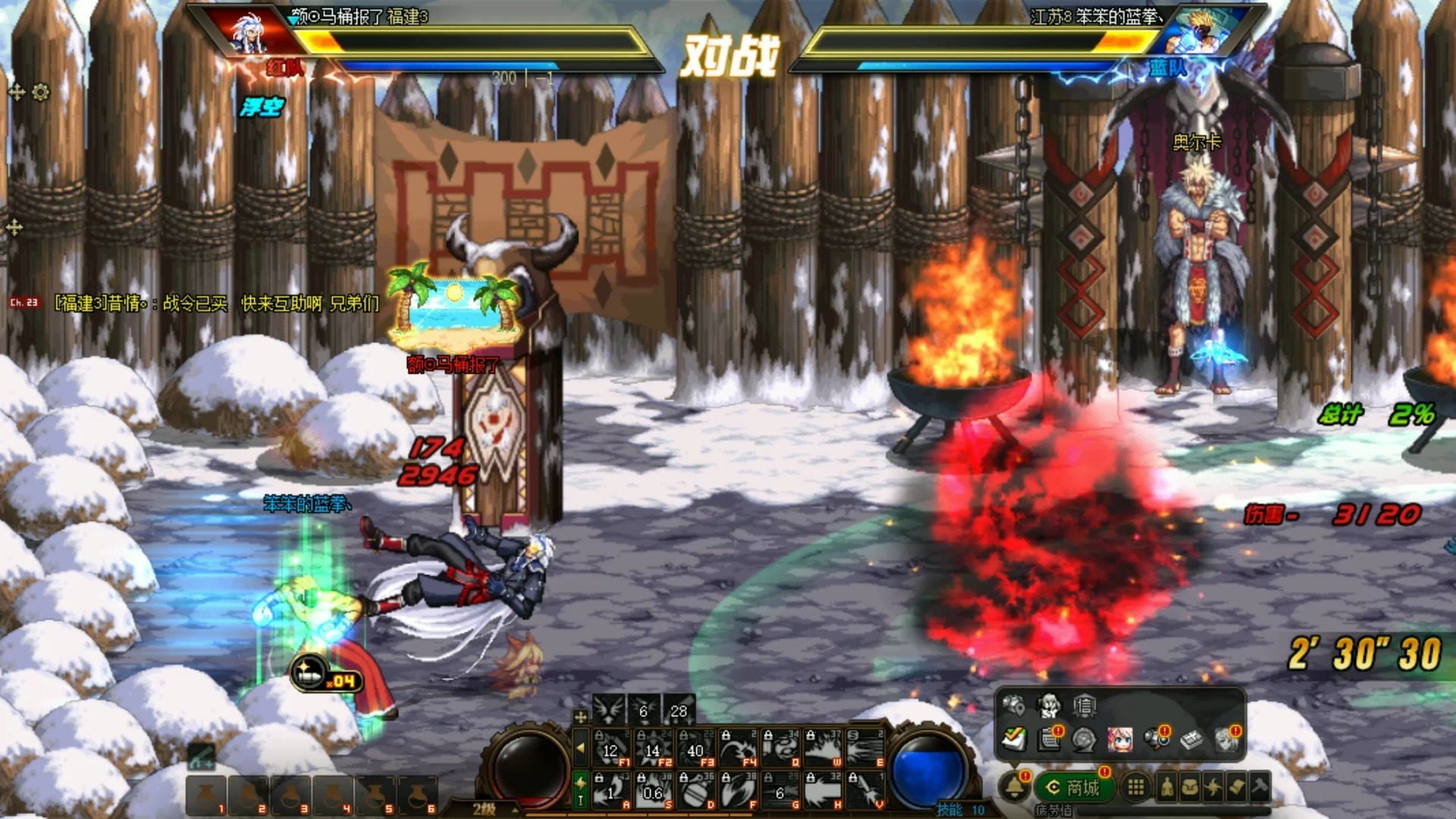Viewport: 1456px width, 819px height.
Task: Trigger the Q skill slot
Action: click(x=780, y=748)
